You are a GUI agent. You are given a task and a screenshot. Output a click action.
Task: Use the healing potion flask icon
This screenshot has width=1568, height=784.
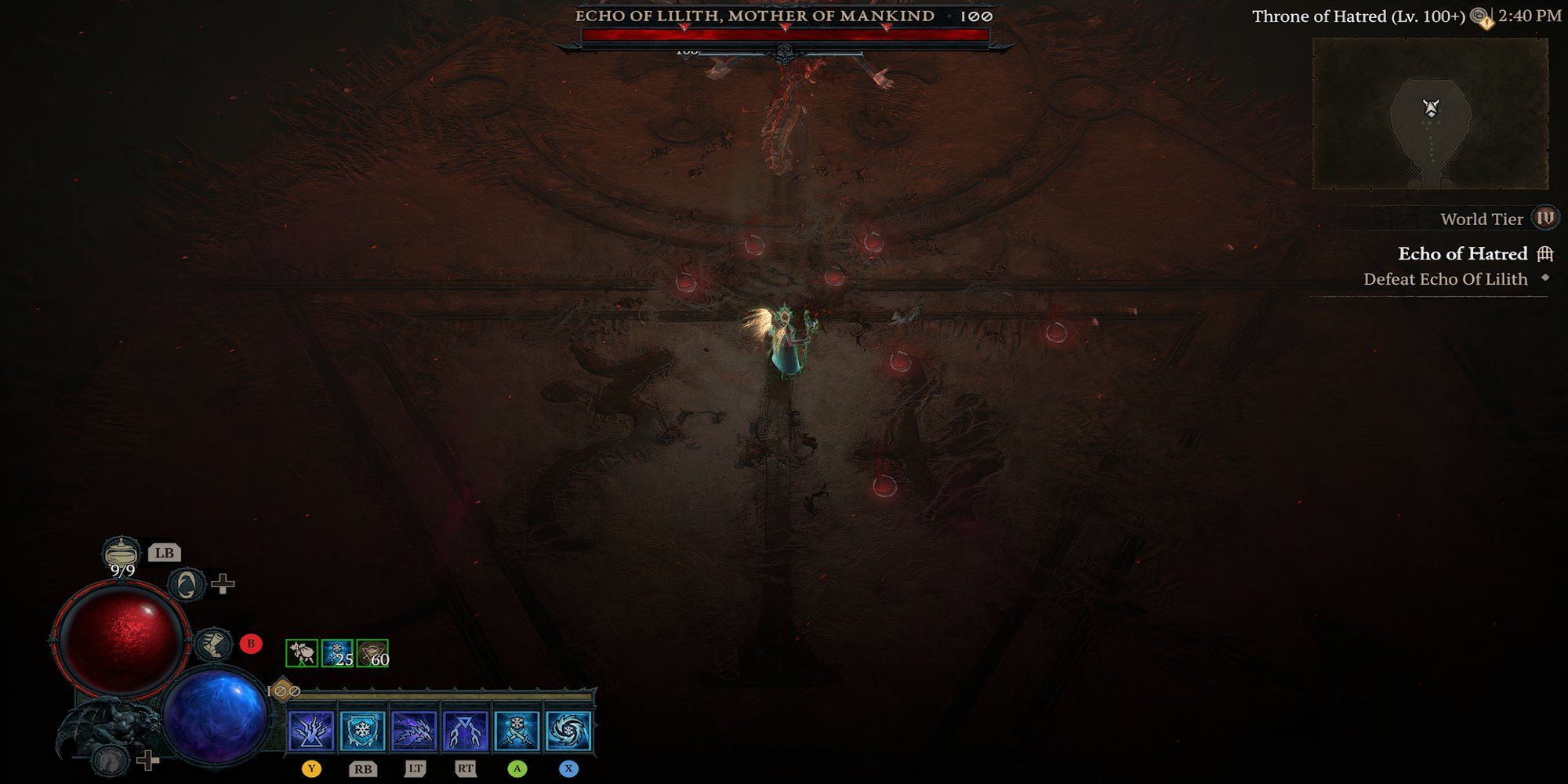tap(122, 553)
